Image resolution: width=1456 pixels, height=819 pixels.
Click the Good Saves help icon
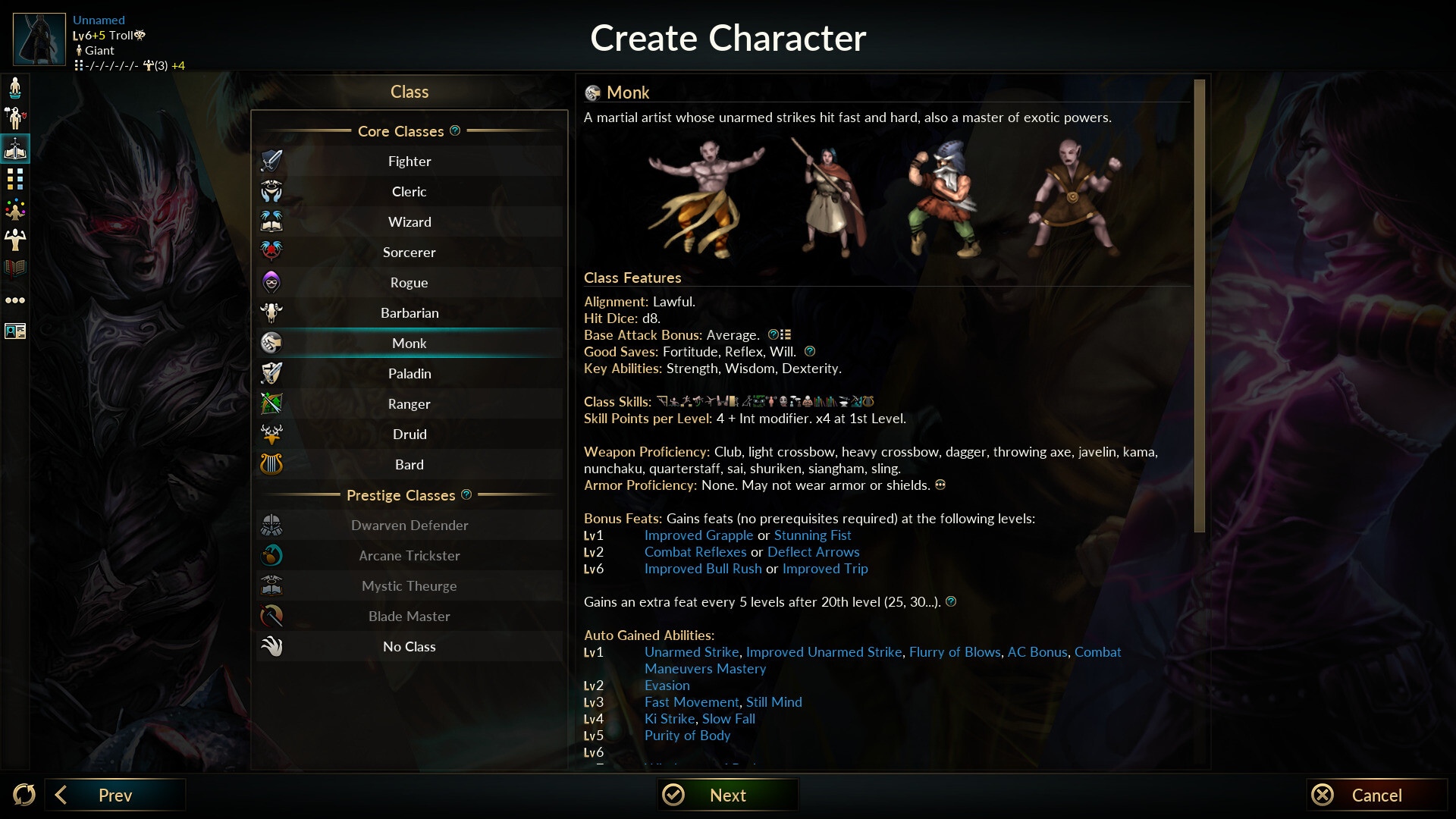810,351
